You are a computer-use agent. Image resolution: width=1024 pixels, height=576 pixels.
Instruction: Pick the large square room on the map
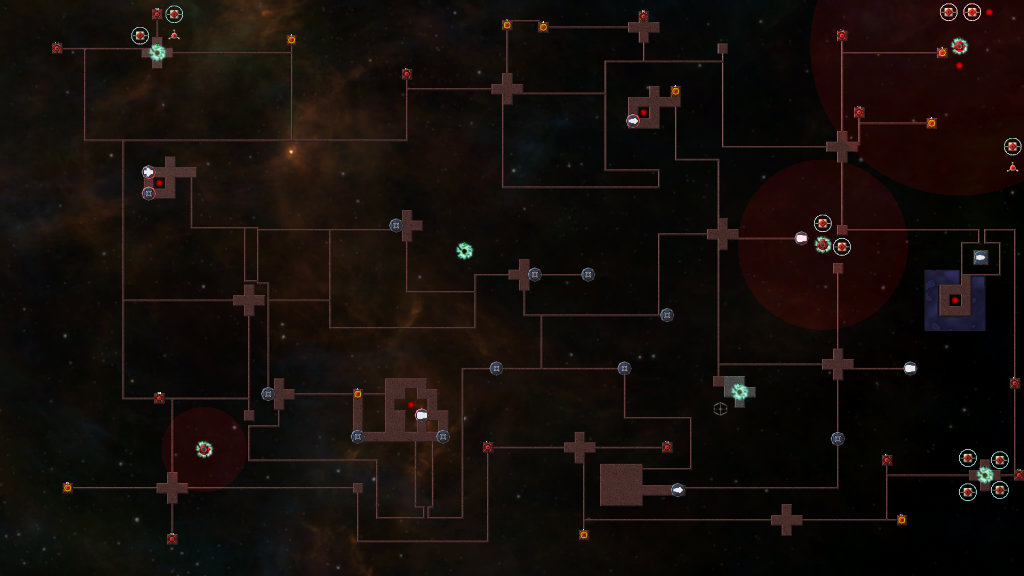[x=621, y=485]
